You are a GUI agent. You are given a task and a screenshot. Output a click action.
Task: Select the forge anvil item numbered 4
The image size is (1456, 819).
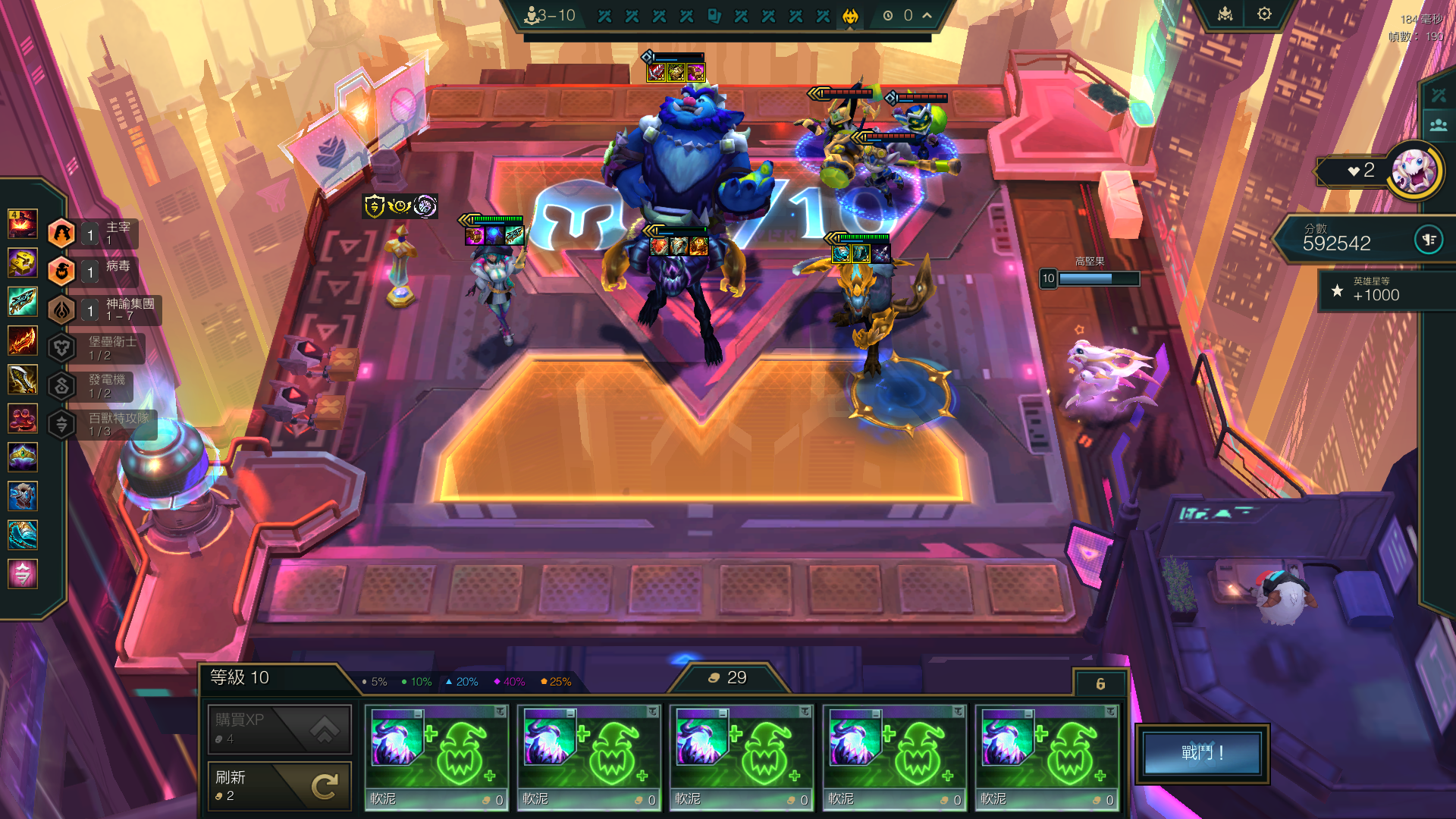[23, 224]
